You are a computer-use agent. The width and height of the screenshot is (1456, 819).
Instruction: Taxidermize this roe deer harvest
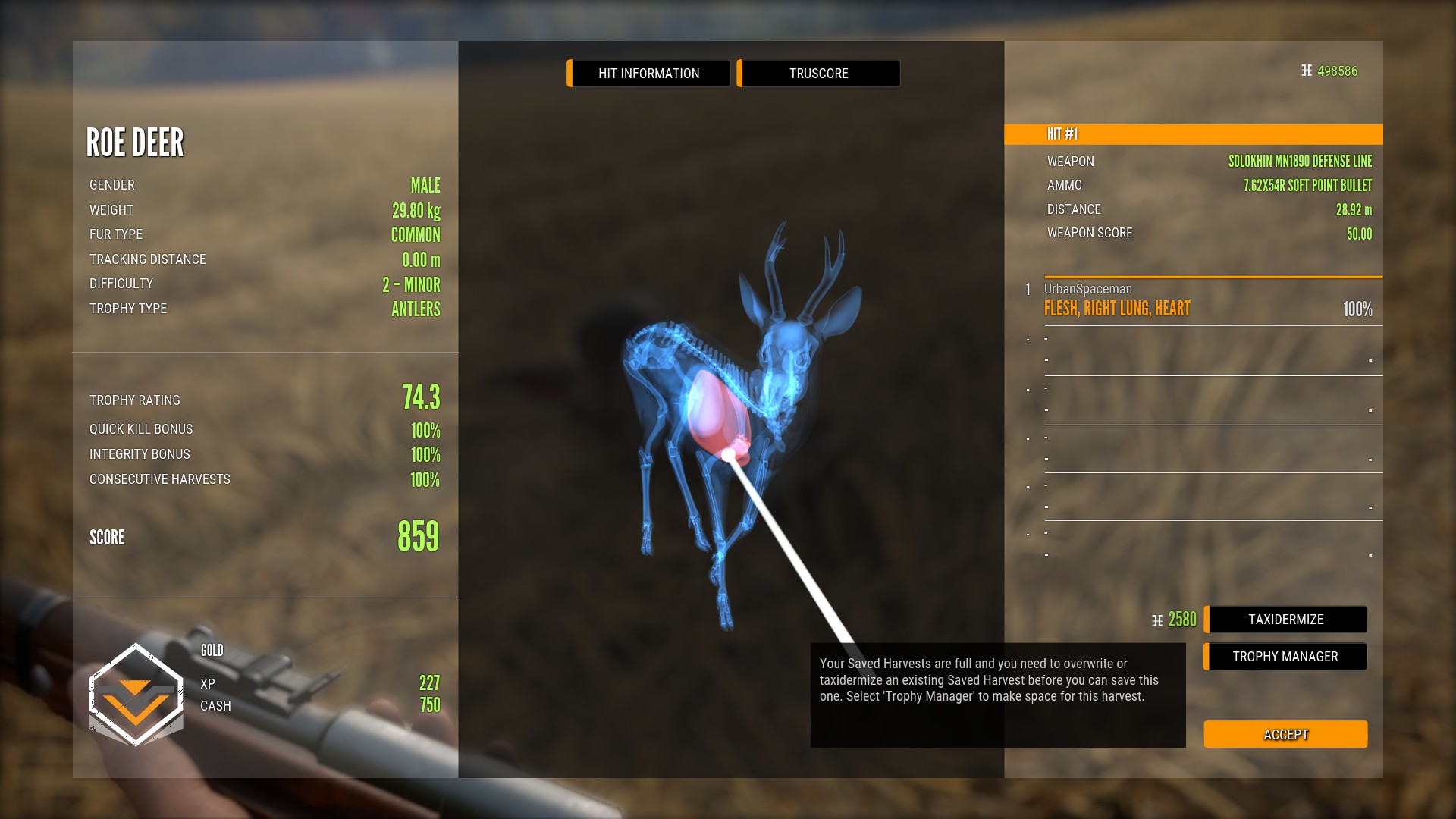1286,620
